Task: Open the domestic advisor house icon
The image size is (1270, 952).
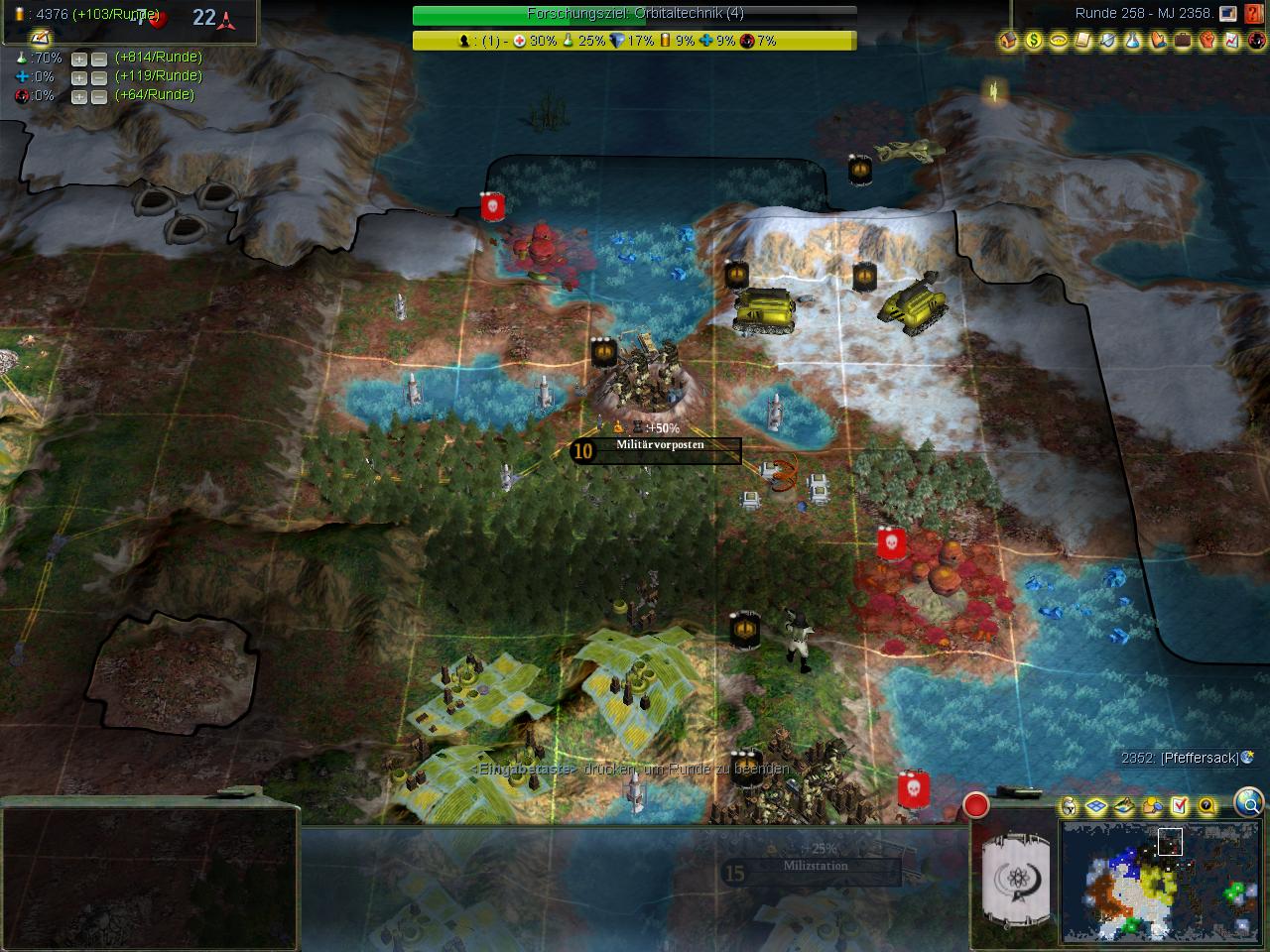Action: 1009,41
